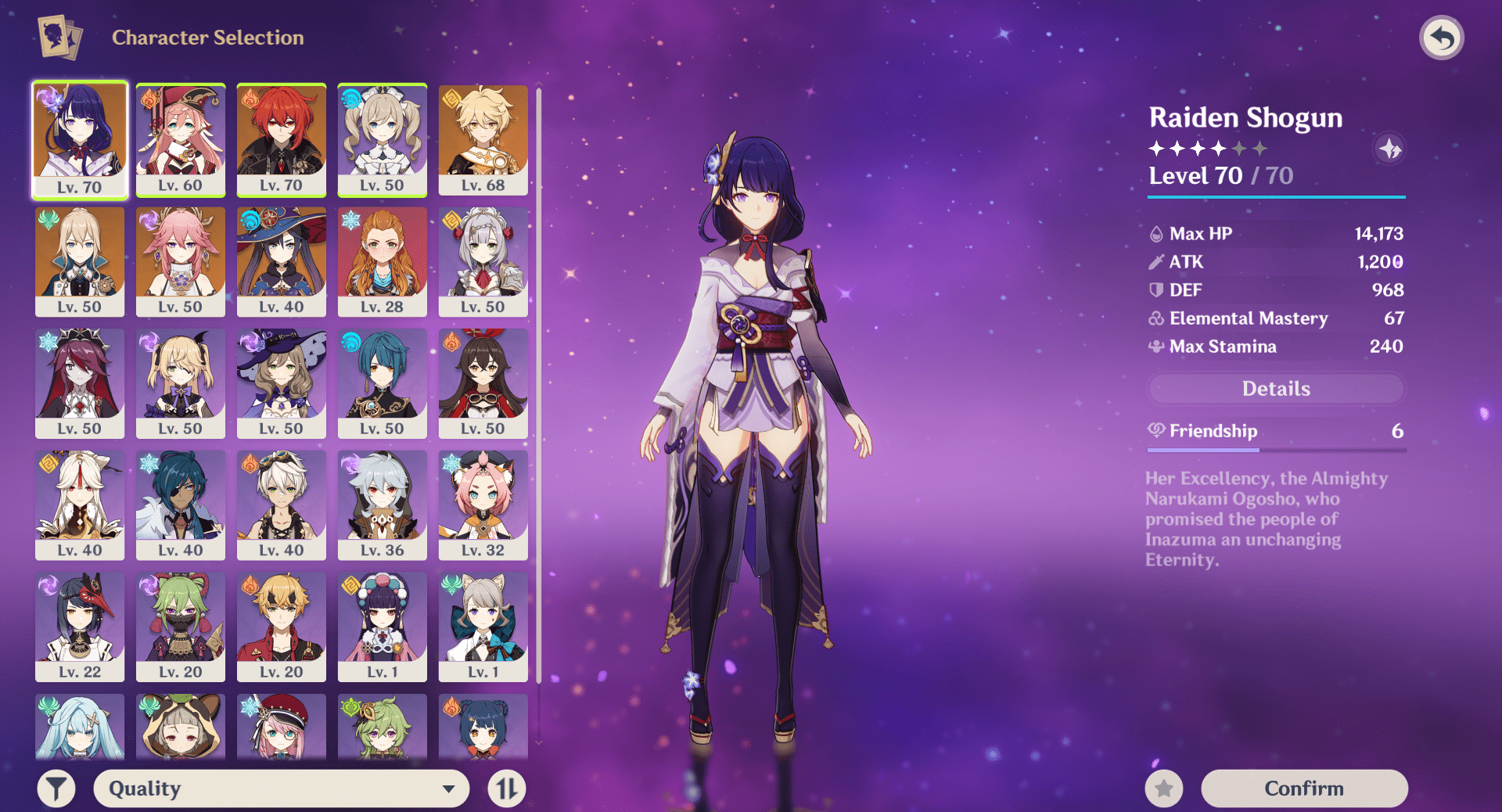This screenshot has height=812, width=1502.
Task: Open Raiden Shogun's Details panel
Action: 1275,389
